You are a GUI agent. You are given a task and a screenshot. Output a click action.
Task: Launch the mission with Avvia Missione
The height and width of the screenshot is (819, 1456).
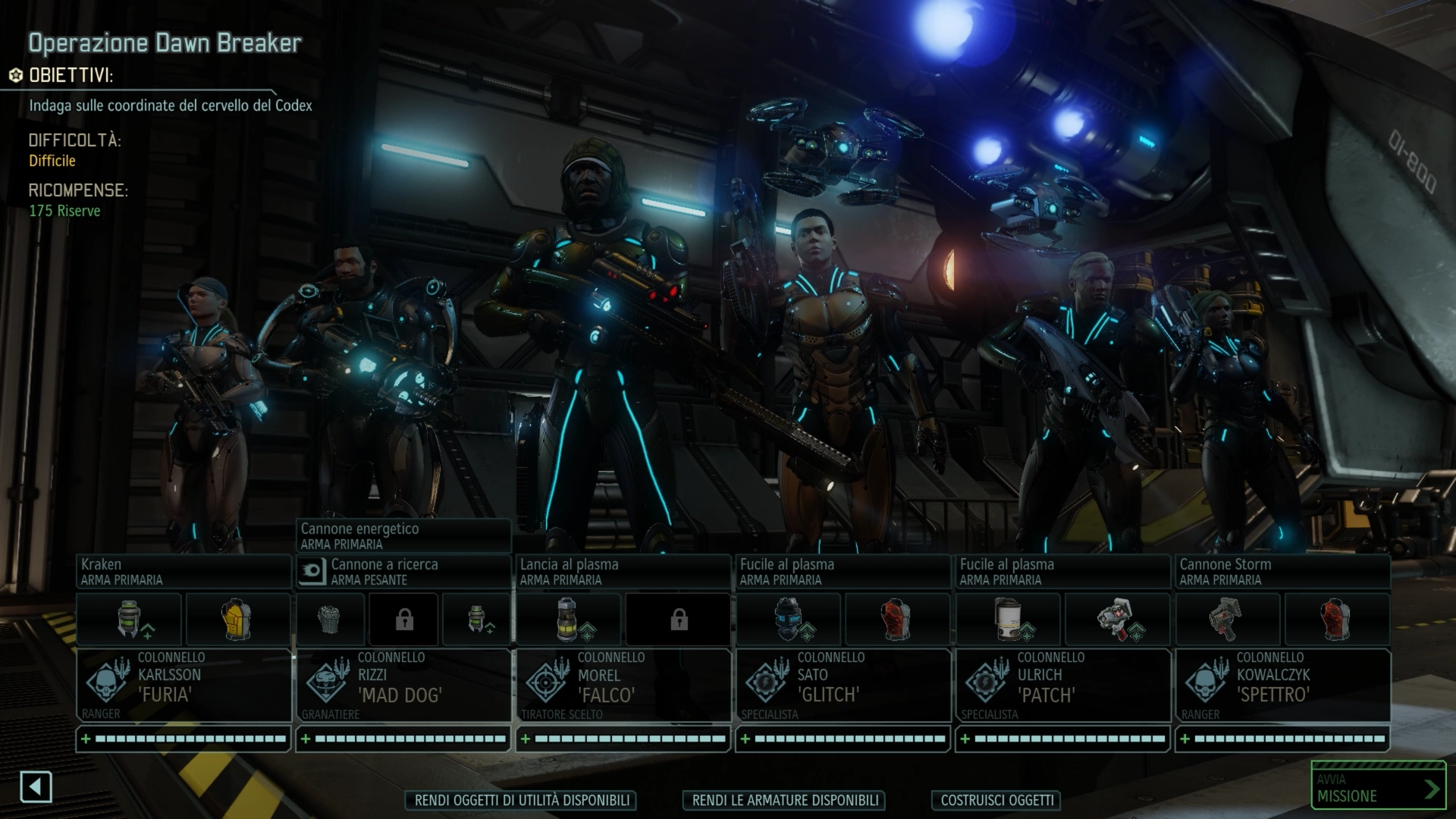click(x=1378, y=788)
